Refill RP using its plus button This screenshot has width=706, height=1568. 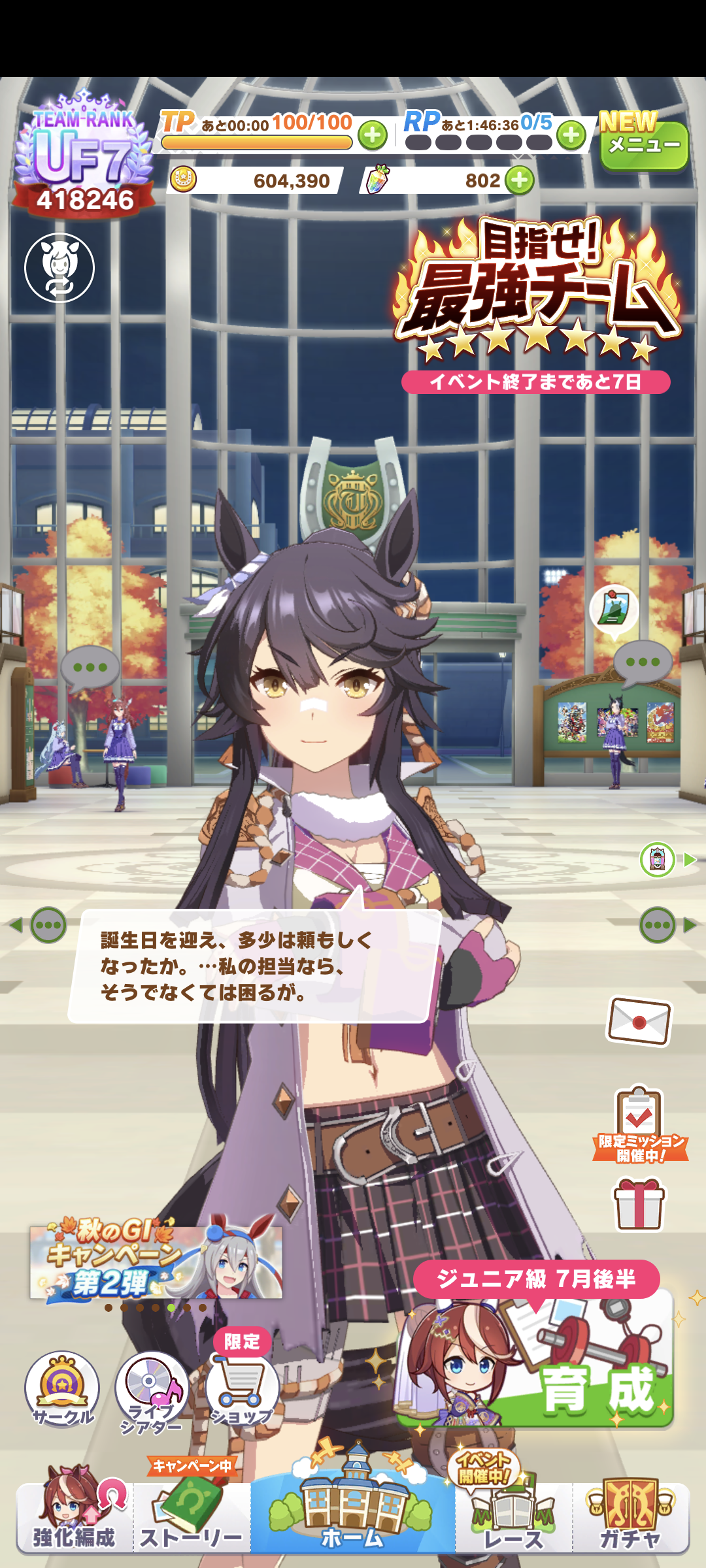click(x=571, y=135)
